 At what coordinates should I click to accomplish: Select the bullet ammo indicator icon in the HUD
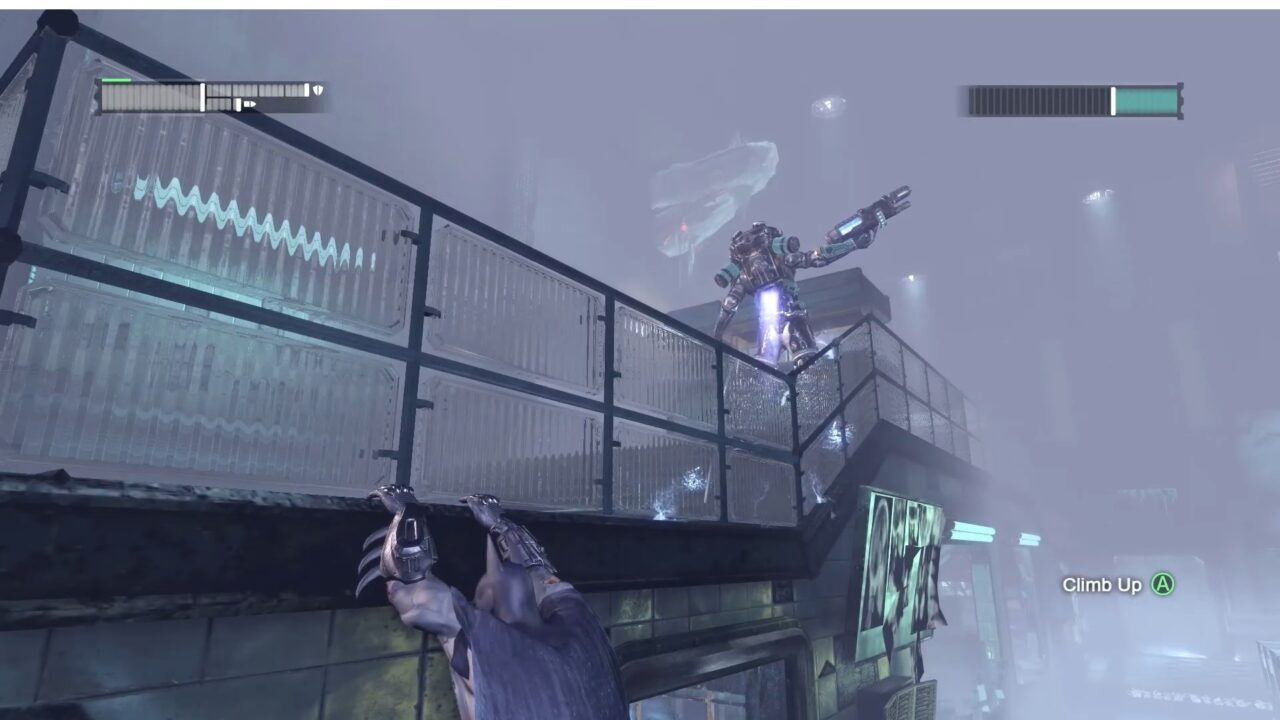[249, 104]
